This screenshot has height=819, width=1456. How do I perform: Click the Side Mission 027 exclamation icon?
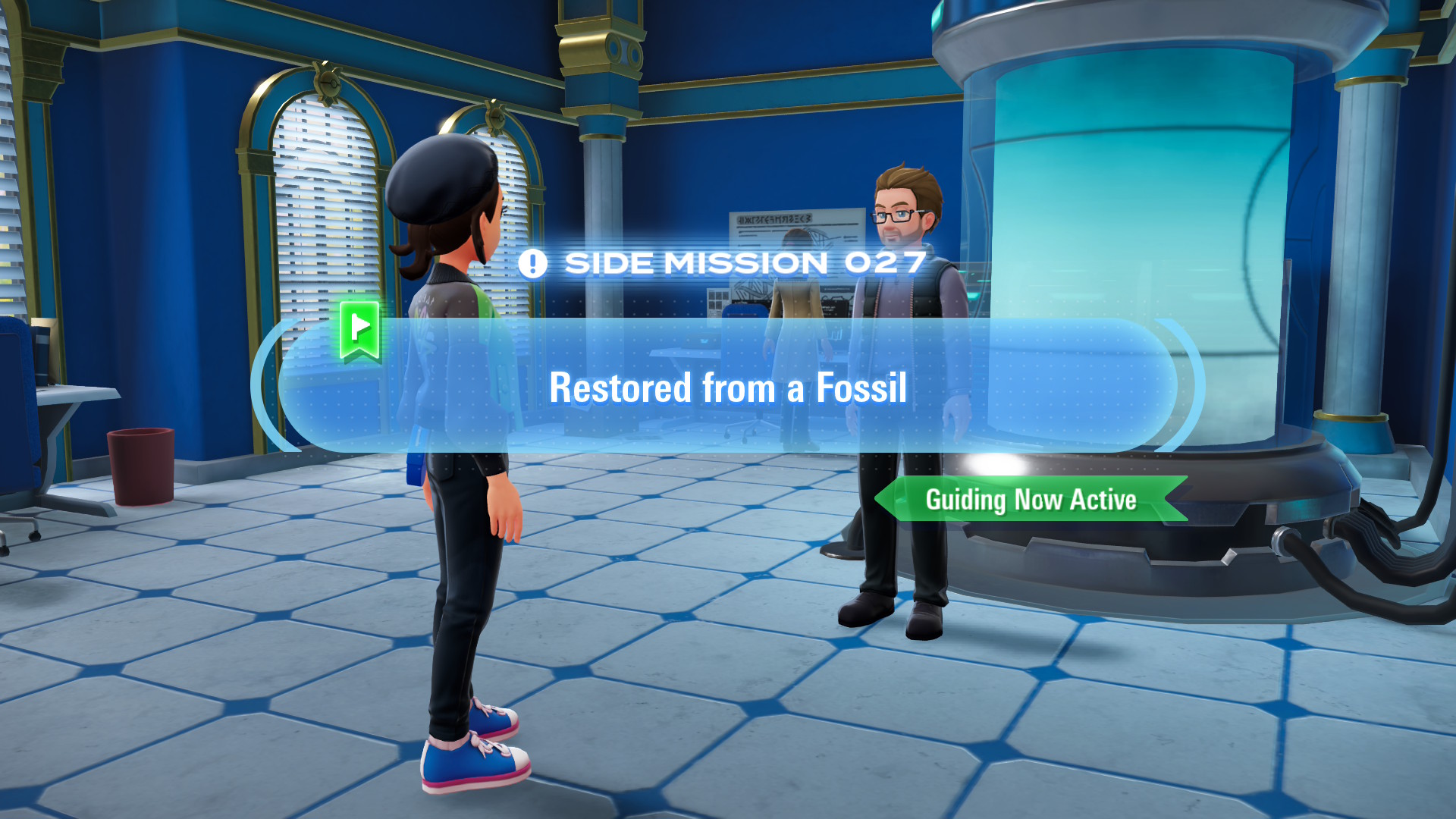[532, 264]
